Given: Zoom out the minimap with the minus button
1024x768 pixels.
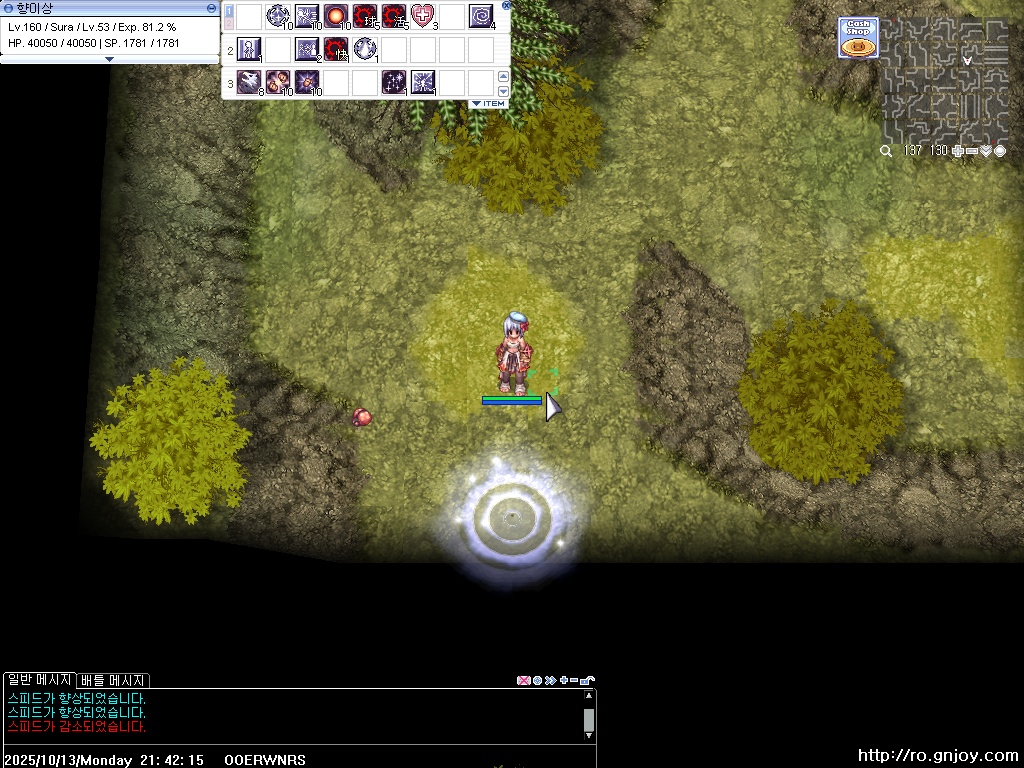Looking at the screenshot, I should [972, 151].
